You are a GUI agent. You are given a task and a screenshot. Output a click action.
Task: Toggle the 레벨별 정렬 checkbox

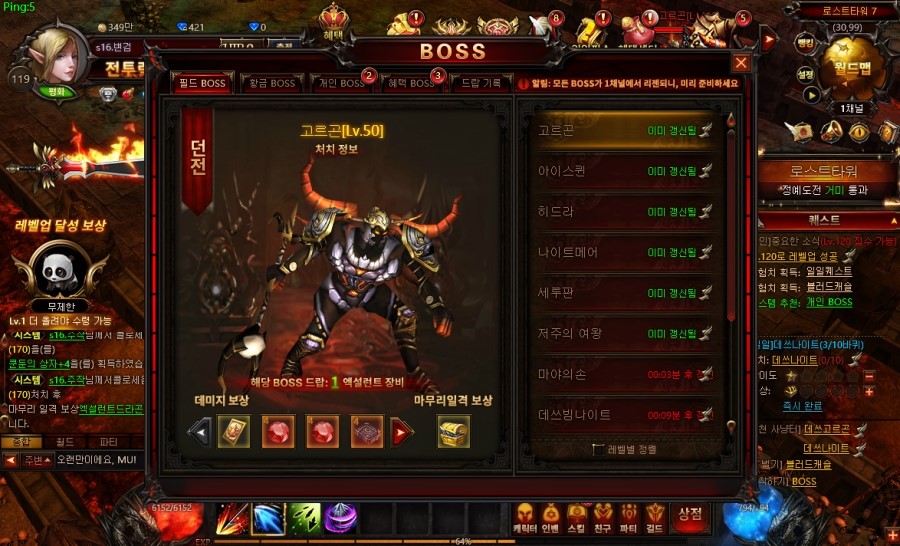[599, 450]
